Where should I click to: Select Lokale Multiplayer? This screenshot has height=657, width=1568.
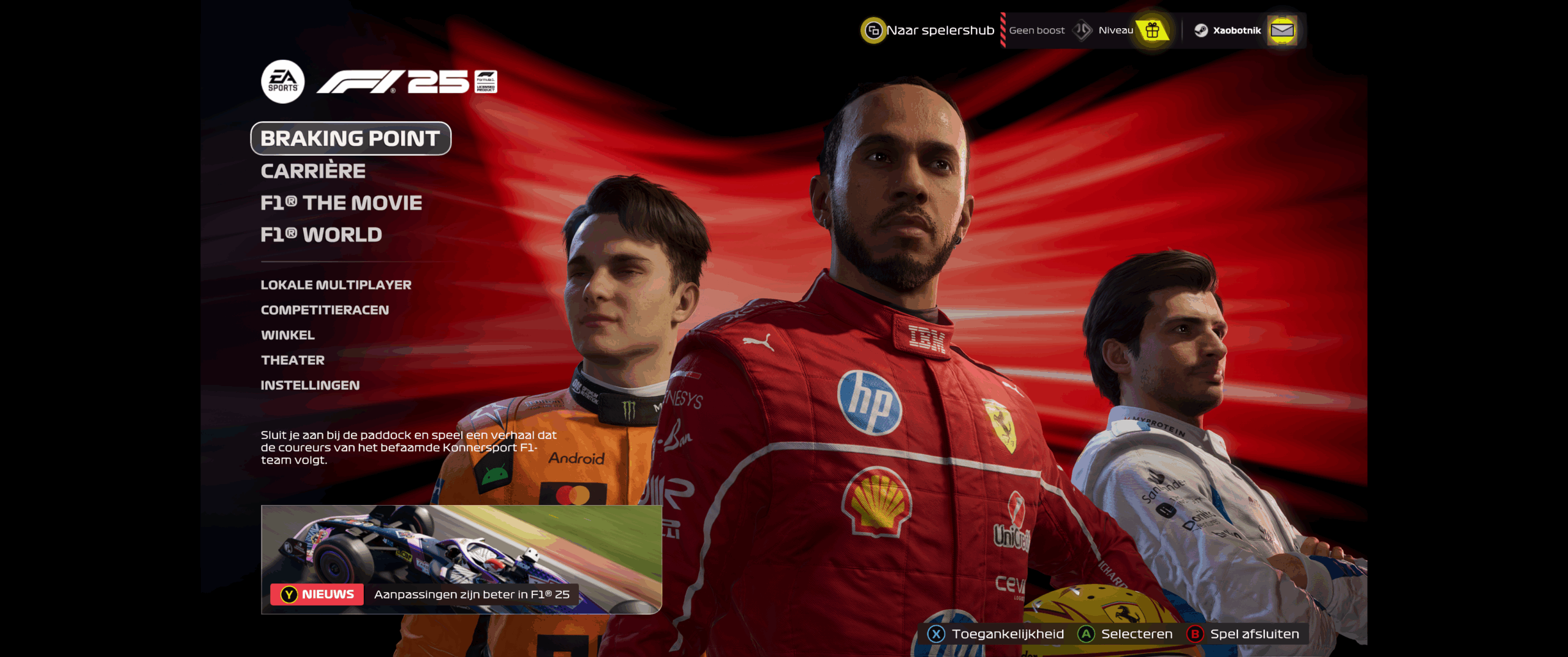(x=336, y=284)
